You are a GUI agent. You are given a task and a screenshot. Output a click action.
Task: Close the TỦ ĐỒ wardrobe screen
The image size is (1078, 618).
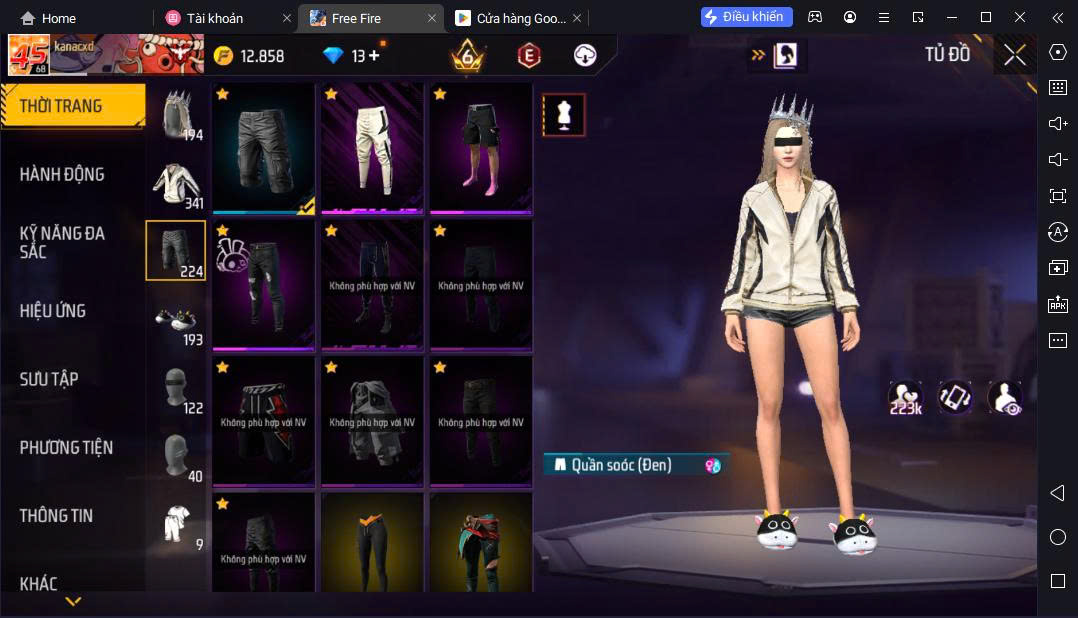coord(1014,56)
